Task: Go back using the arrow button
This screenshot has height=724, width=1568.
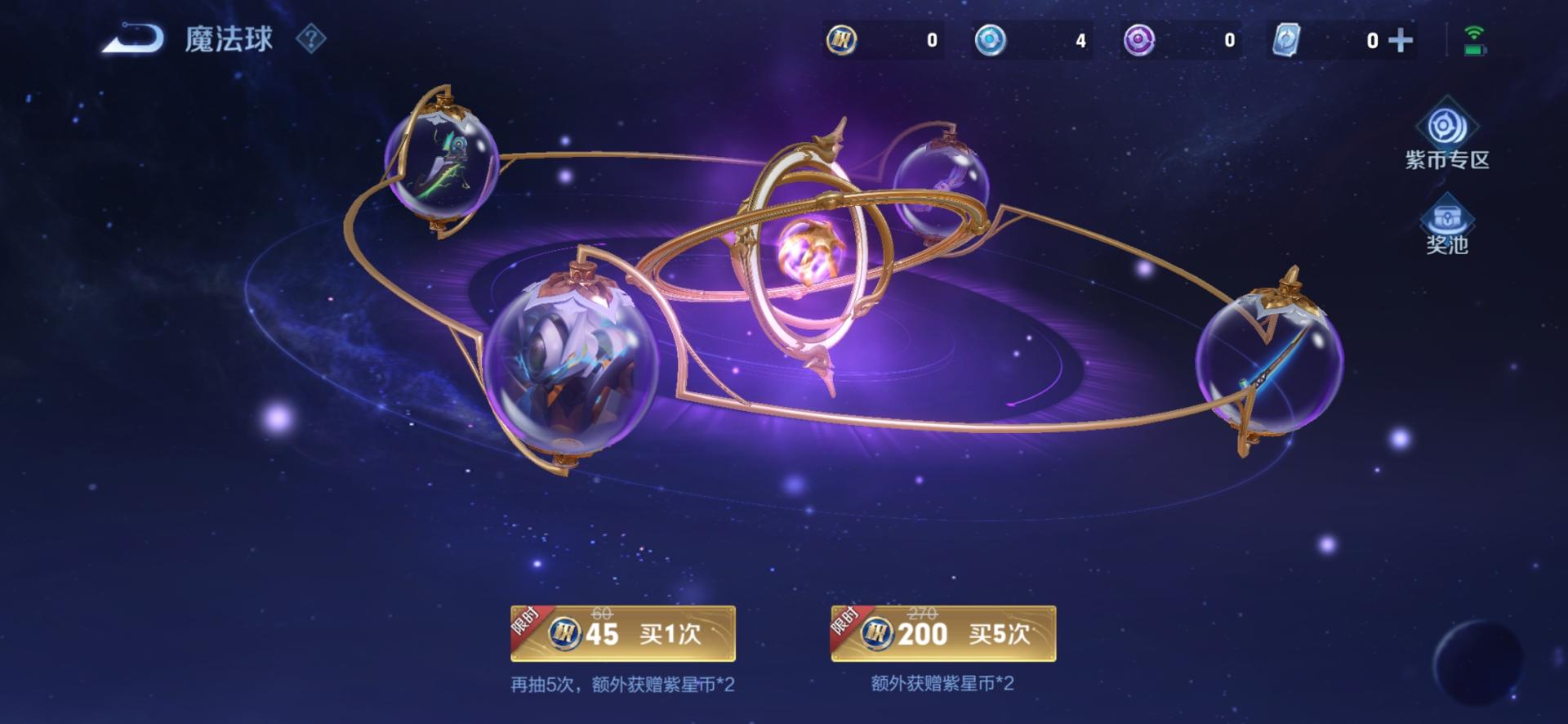Action: tap(133, 38)
